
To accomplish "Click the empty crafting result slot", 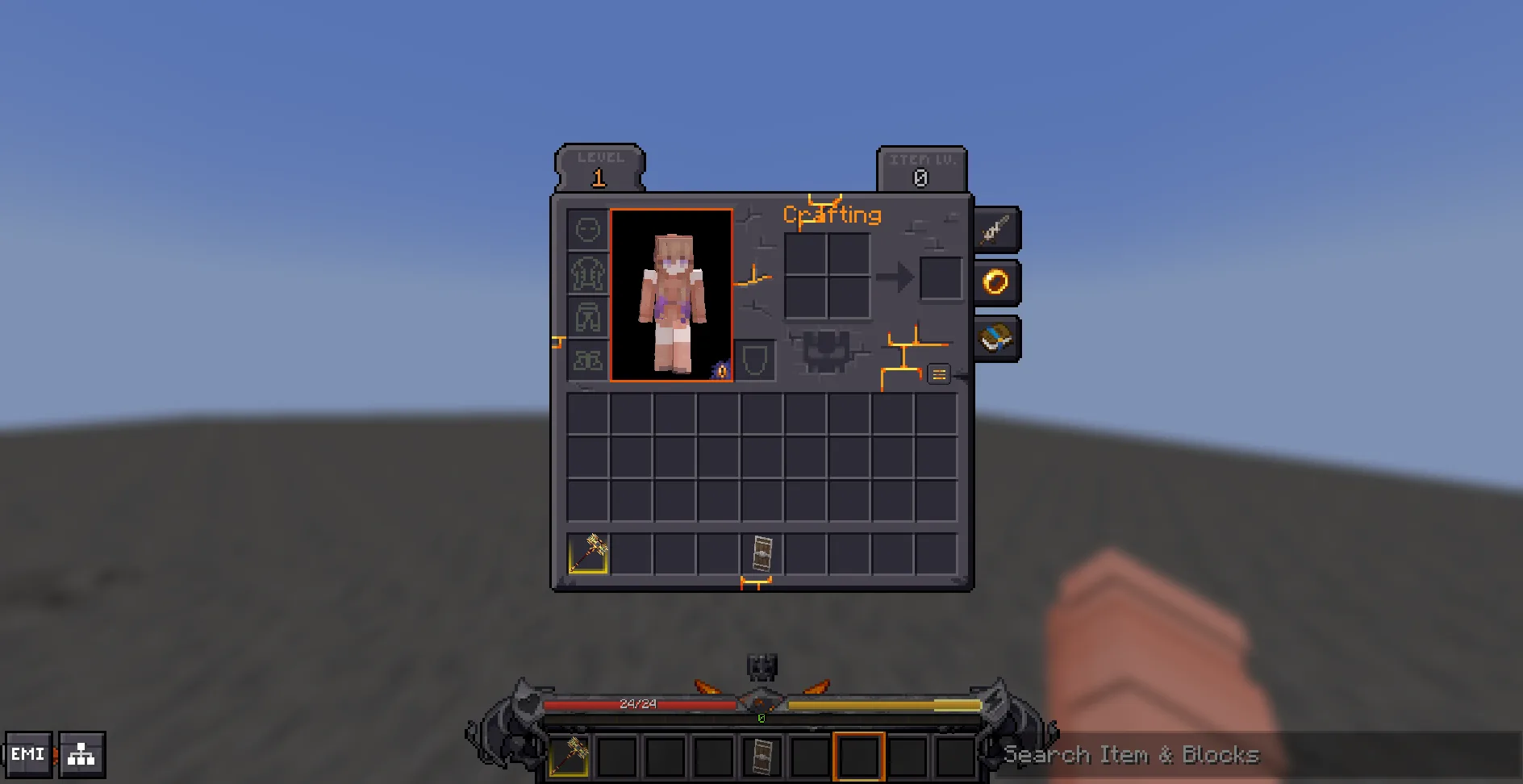I will [x=940, y=277].
